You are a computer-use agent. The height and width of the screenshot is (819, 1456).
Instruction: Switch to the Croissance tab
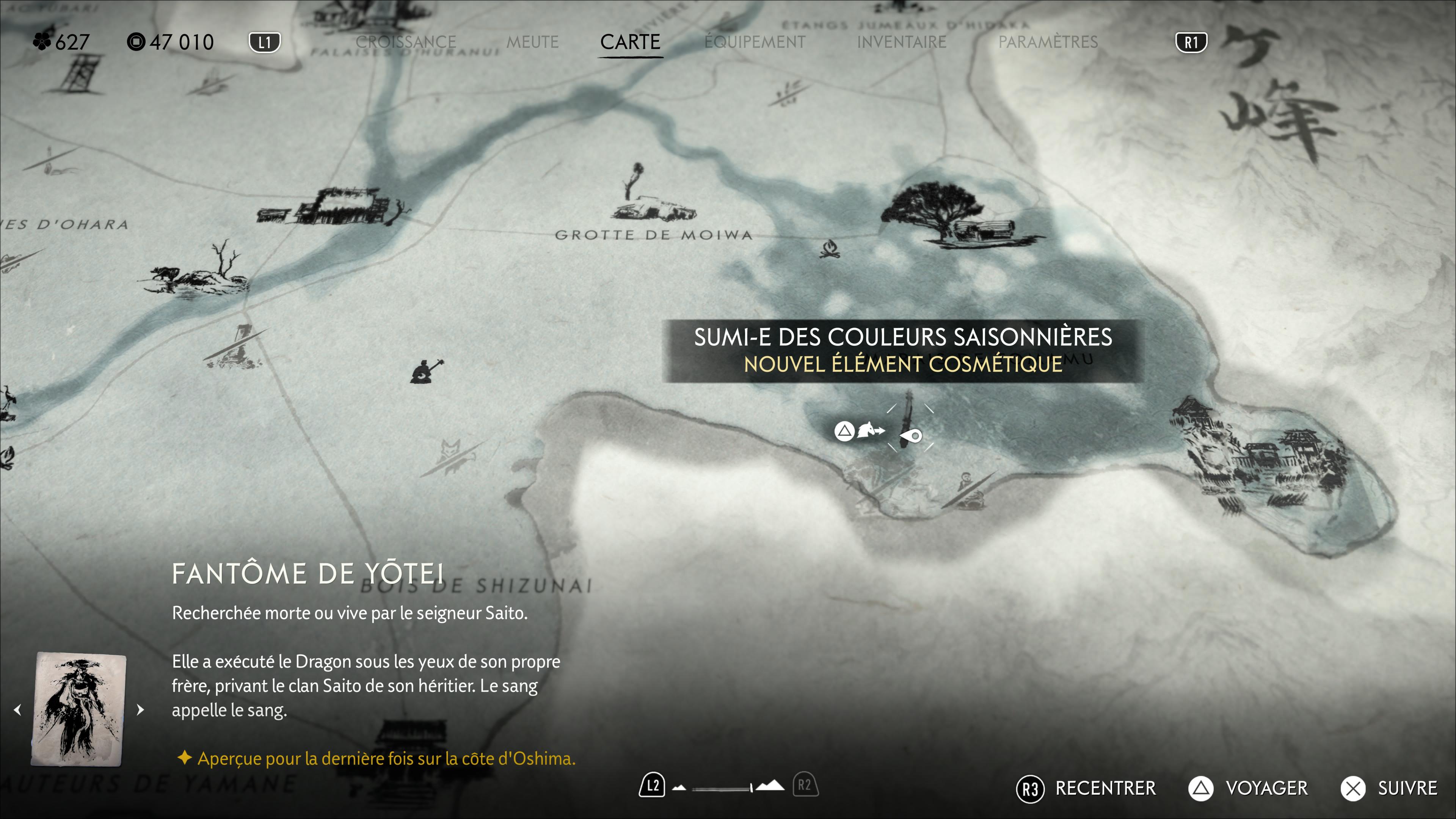coord(405,42)
